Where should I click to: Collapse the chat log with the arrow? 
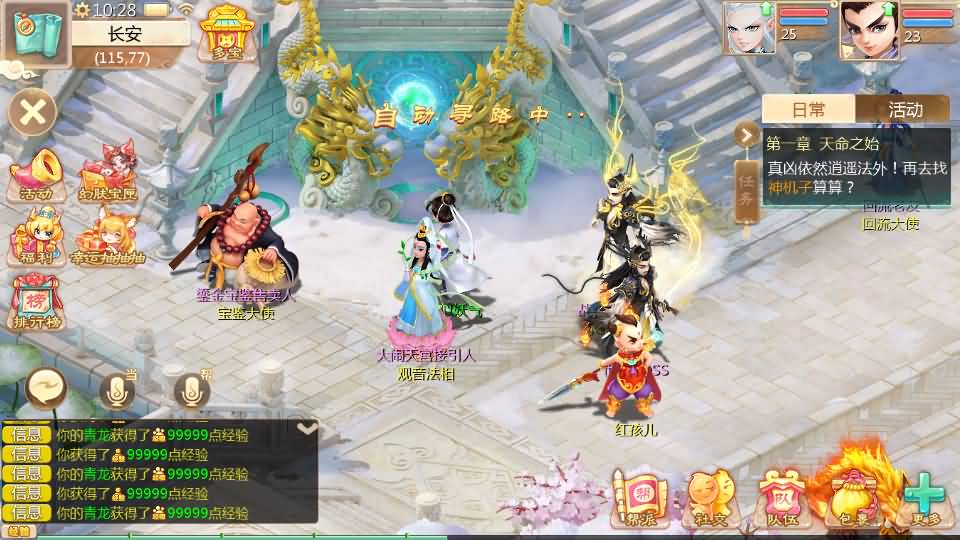[307, 428]
